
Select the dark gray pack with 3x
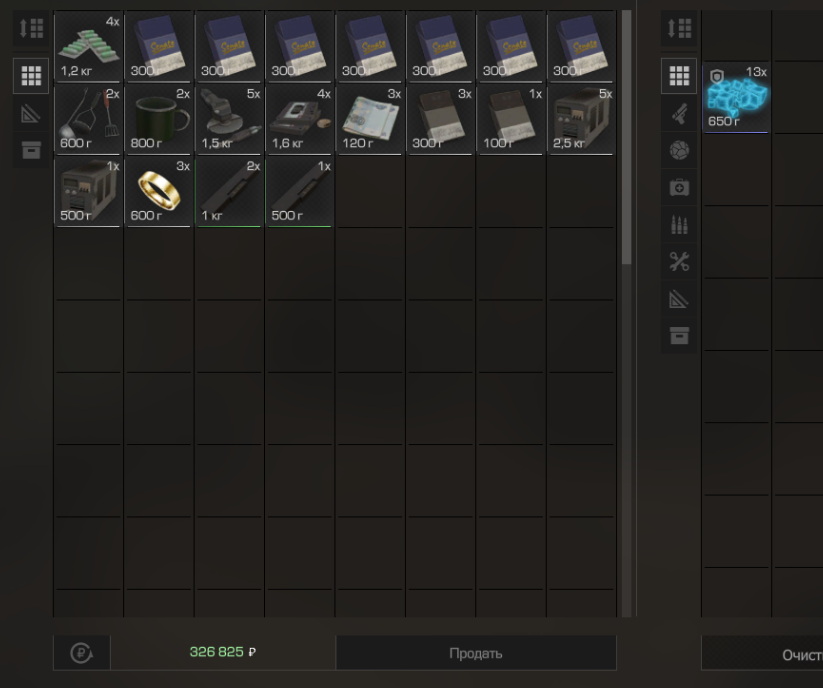click(441, 119)
